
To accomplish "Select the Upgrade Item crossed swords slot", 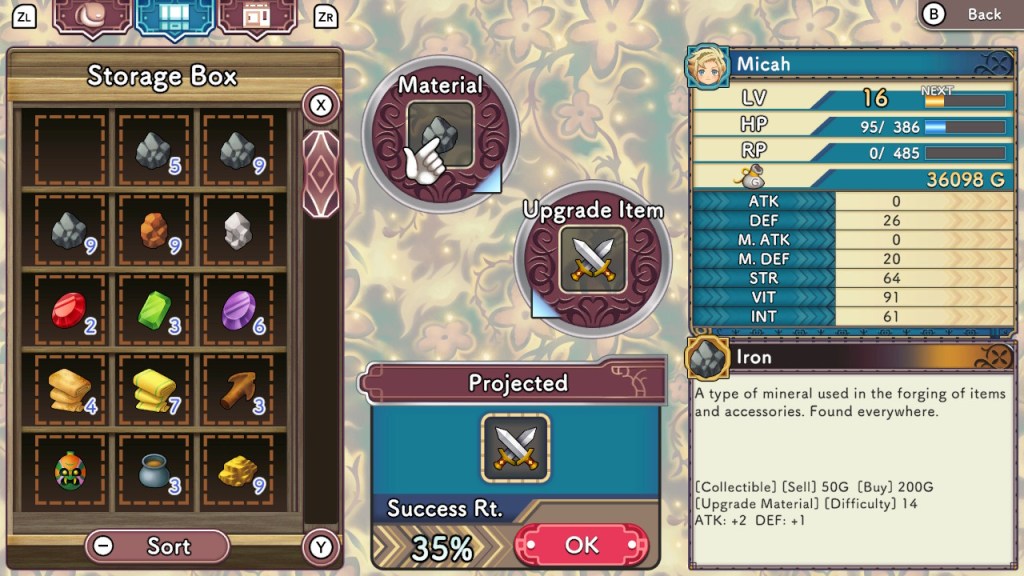I will point(592,258).
